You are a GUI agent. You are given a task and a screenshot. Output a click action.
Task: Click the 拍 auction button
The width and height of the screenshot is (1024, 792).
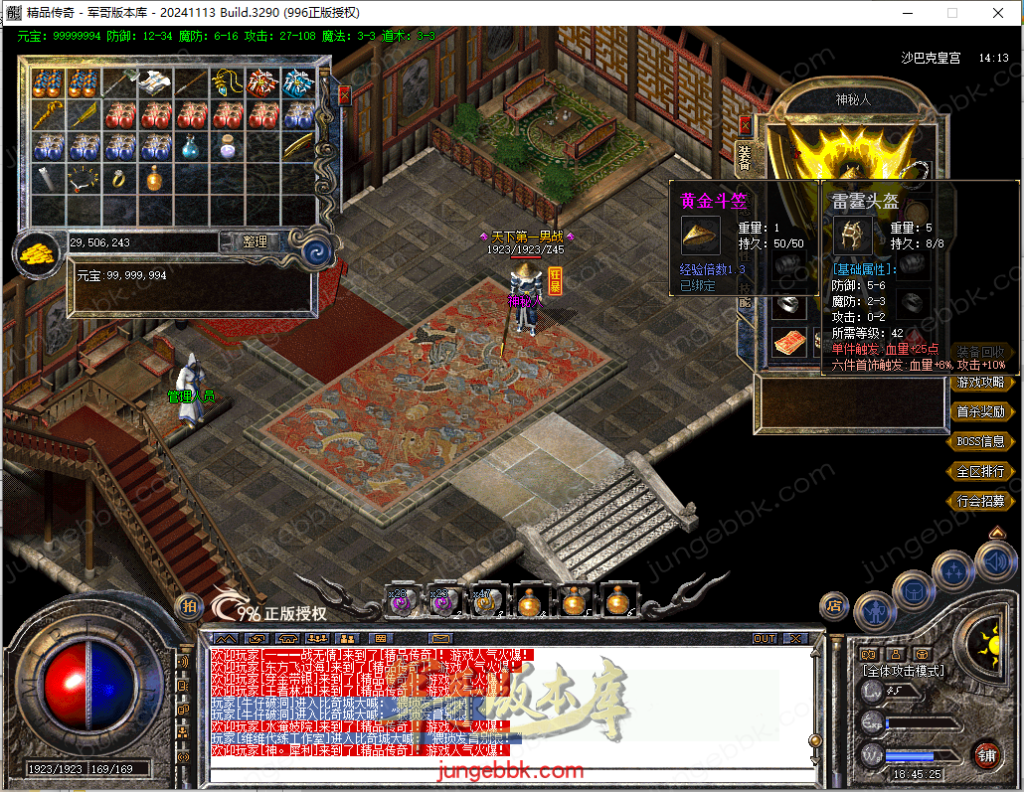pyautogui.click(x=188, y=606)
